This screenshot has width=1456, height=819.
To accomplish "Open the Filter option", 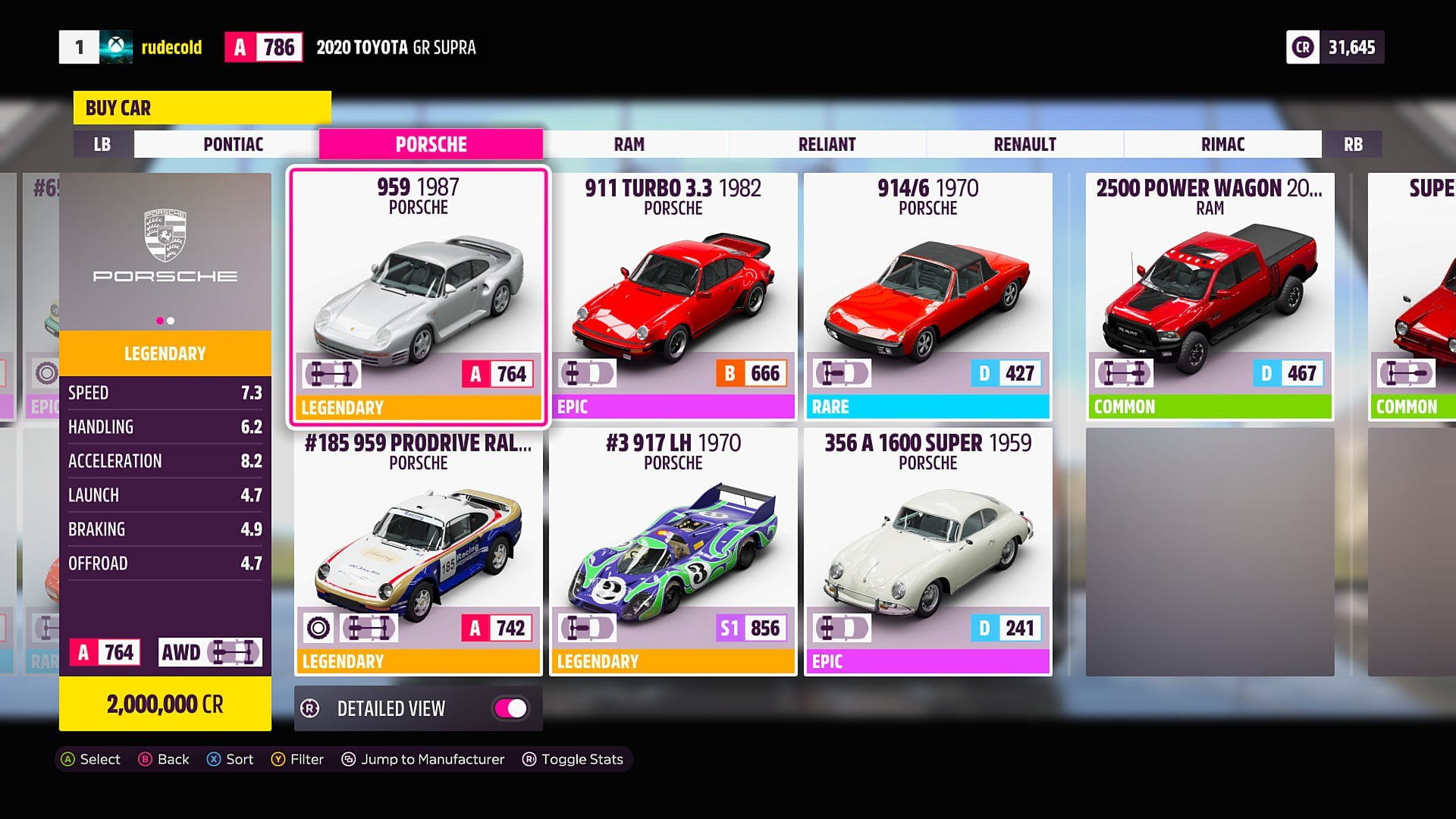I will click(x=298, y=759).
